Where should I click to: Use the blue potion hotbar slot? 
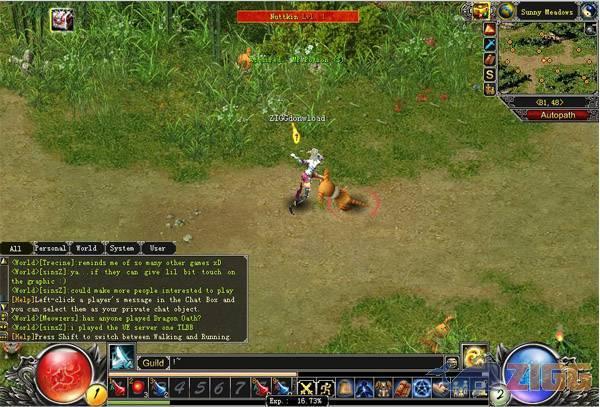tap(158, 387)
